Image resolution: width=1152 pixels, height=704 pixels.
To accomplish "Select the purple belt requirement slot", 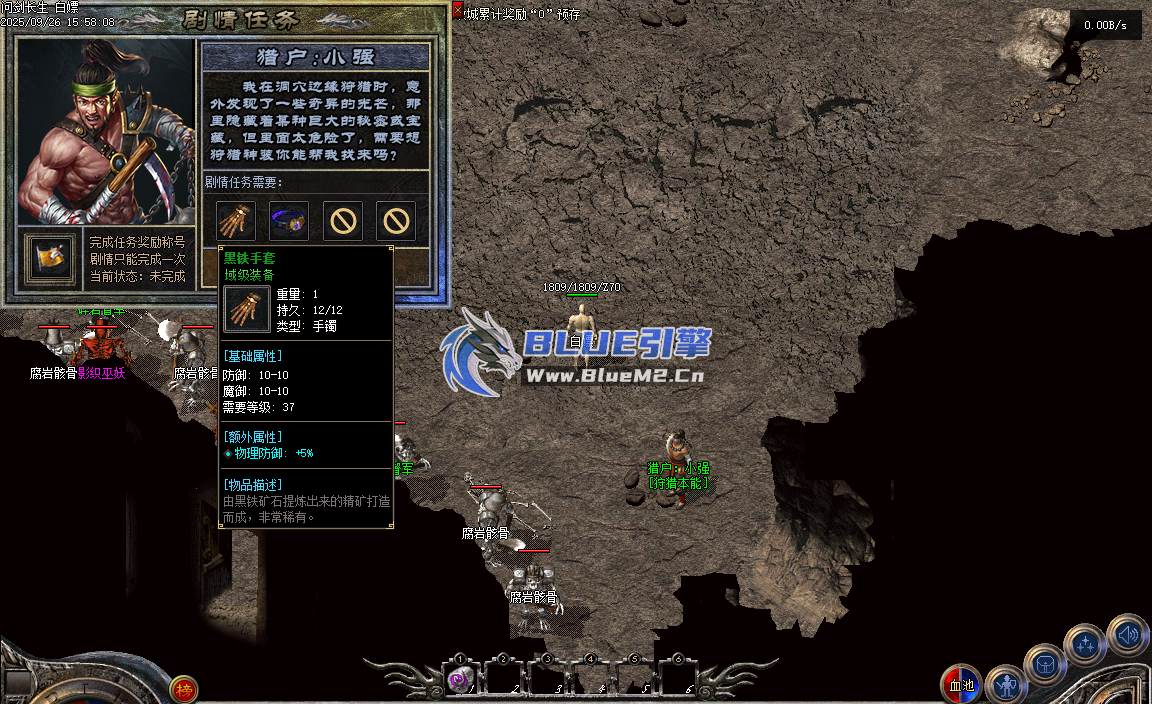I will (x=289, y=221).
